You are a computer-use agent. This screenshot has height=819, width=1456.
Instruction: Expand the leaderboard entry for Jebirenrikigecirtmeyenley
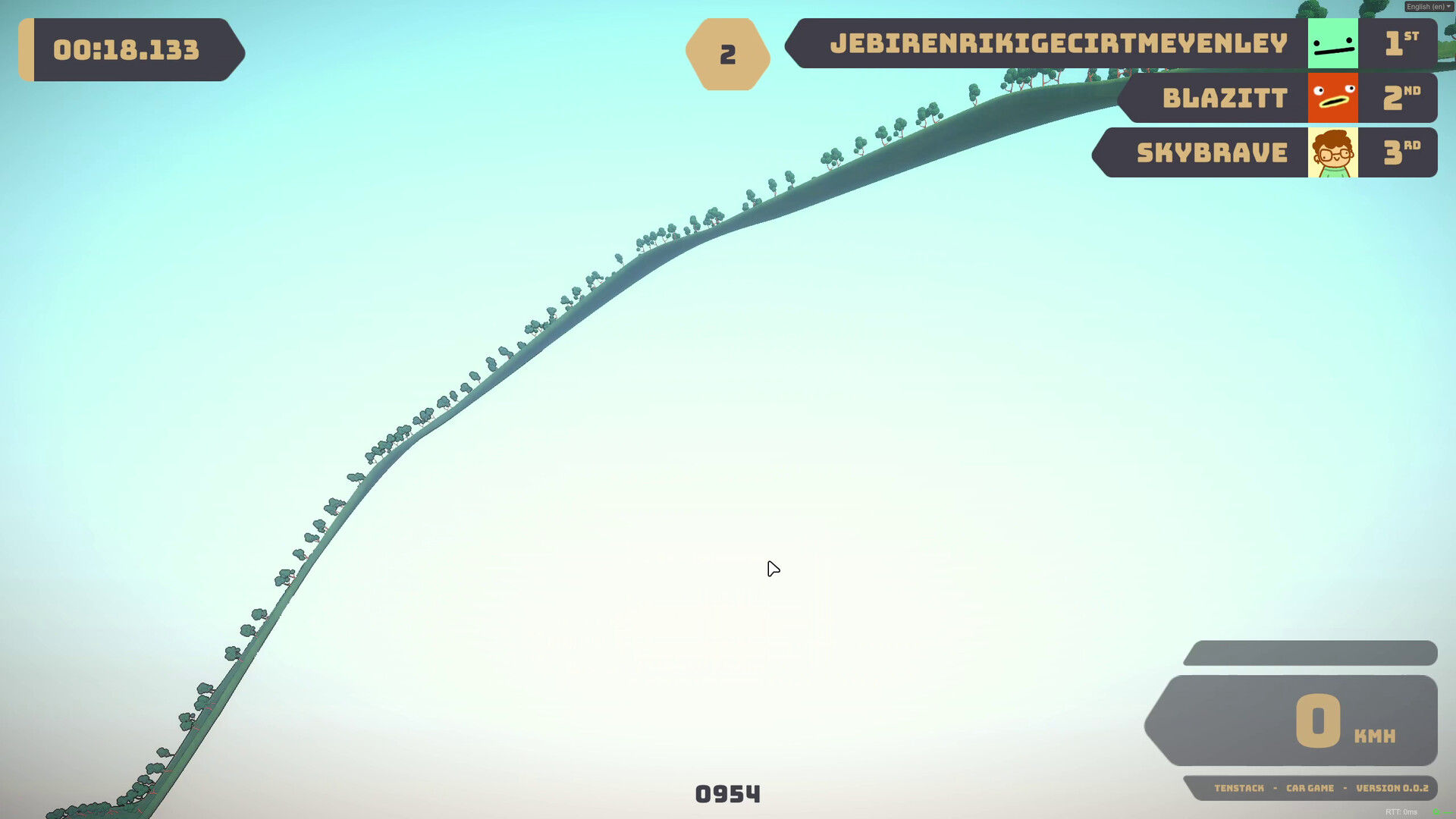[x=1058, y=44]
